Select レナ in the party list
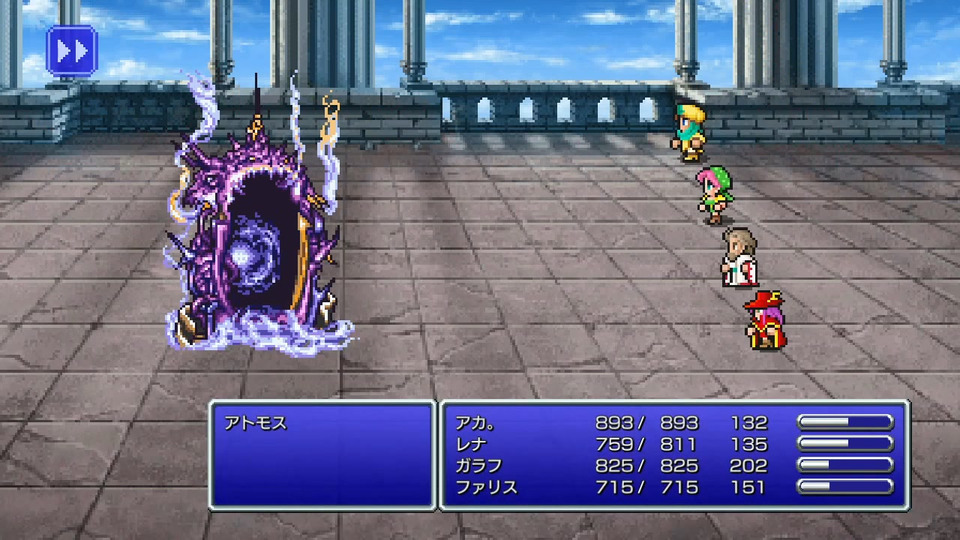Image resolution: width=960 pixels, height=540 pixels. 471,444
